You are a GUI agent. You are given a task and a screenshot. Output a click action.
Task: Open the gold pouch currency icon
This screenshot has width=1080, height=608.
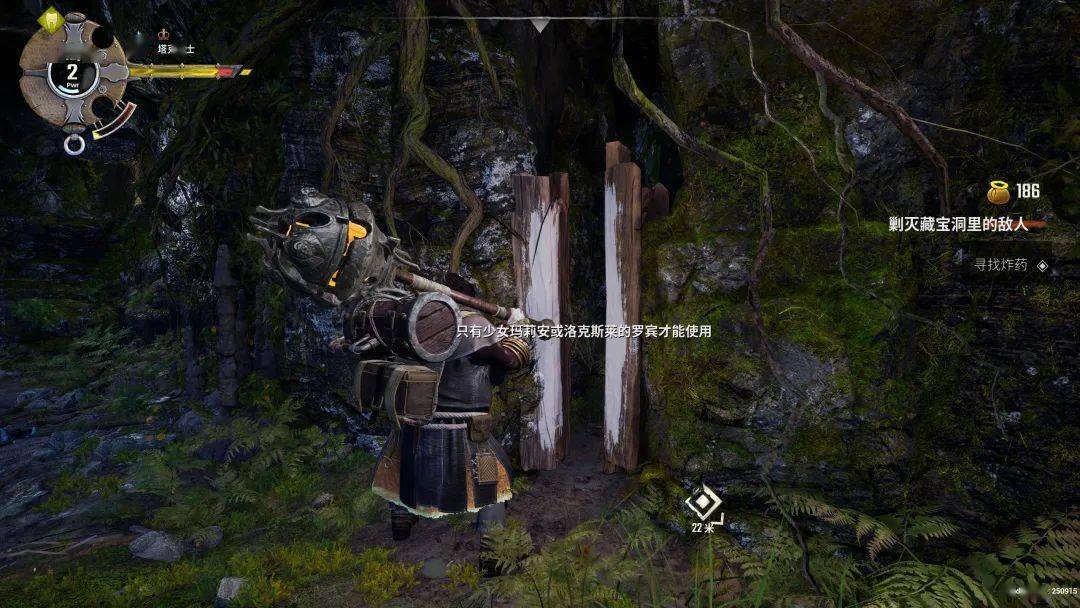pyautogui.click(x=997, y=191)
